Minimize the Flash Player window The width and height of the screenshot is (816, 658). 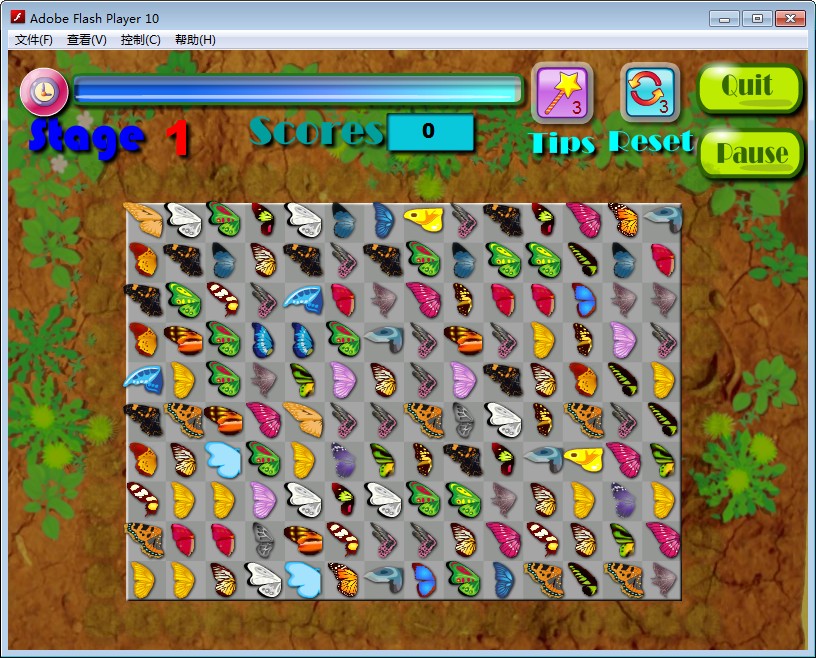tap(724, 18)
